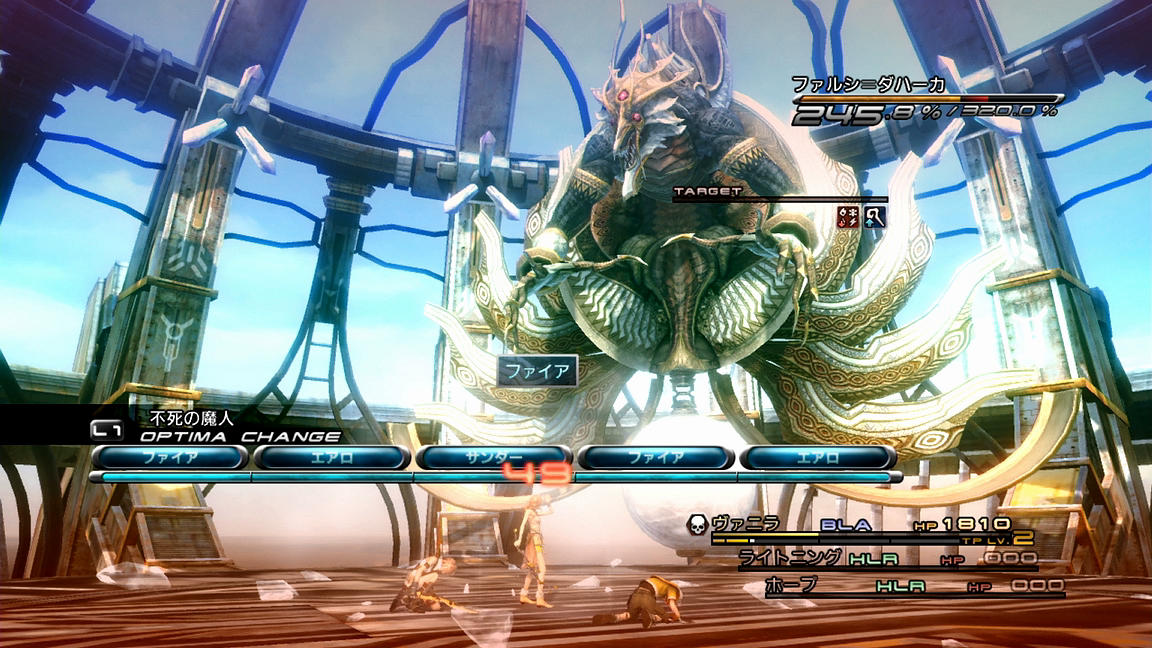Inspect the red elemental weakness status icon
The image size is (1152, 648).
pyautogui.click(x=849, y=216)
